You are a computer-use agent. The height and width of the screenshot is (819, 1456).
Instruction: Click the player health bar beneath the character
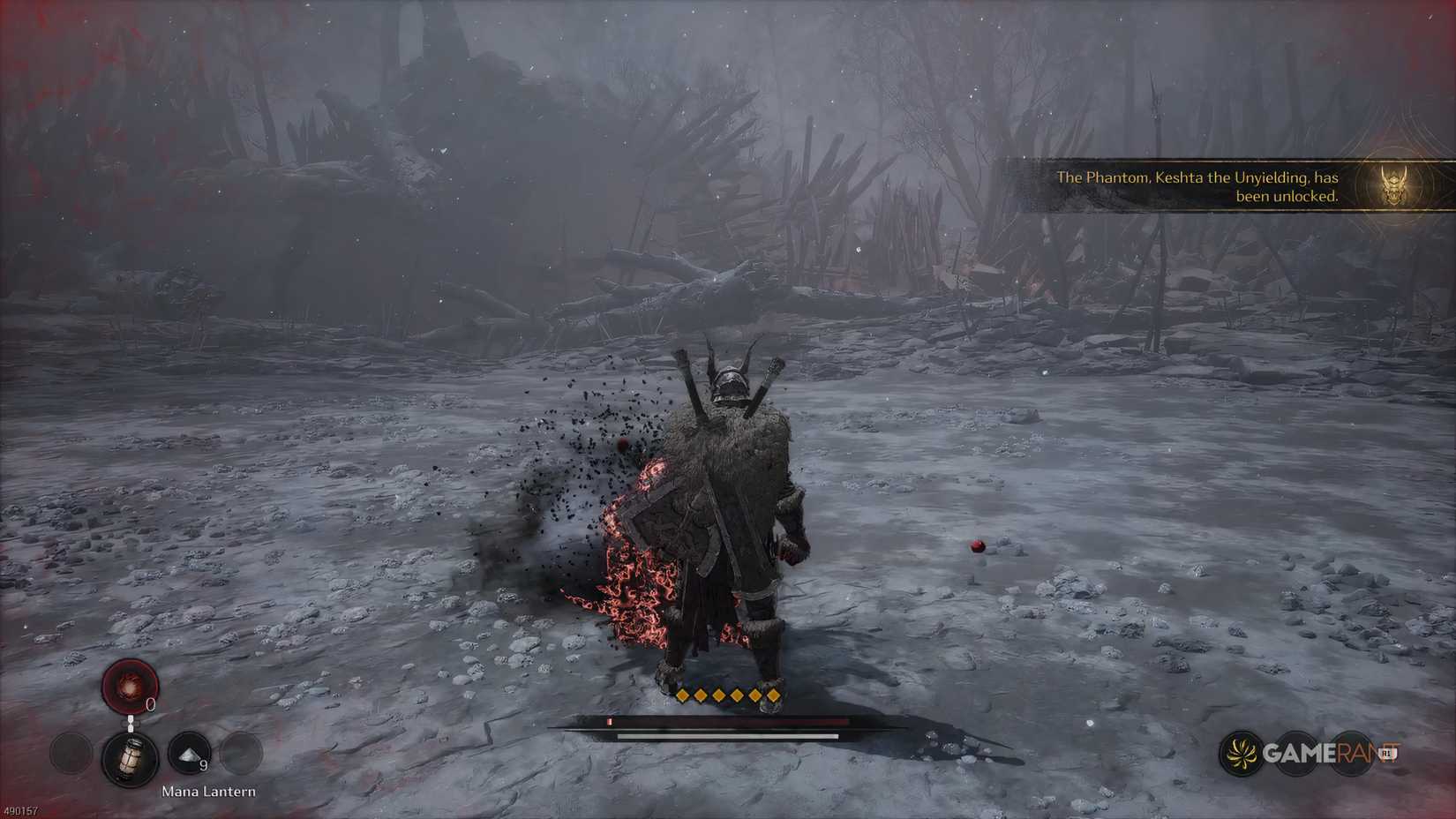(x=724, y=723)
